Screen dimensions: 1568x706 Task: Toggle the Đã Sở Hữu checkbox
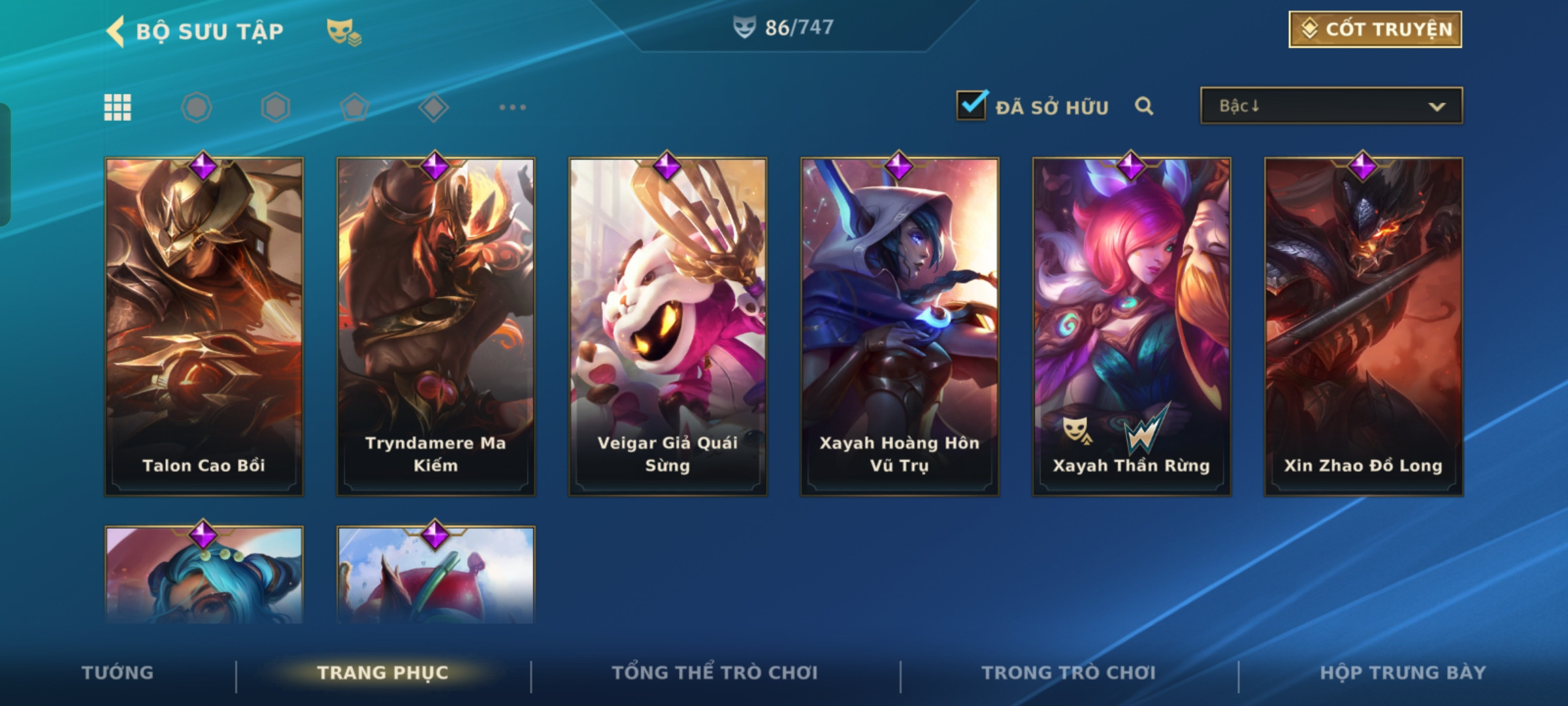pyautogui.click(x=972, y=105)
